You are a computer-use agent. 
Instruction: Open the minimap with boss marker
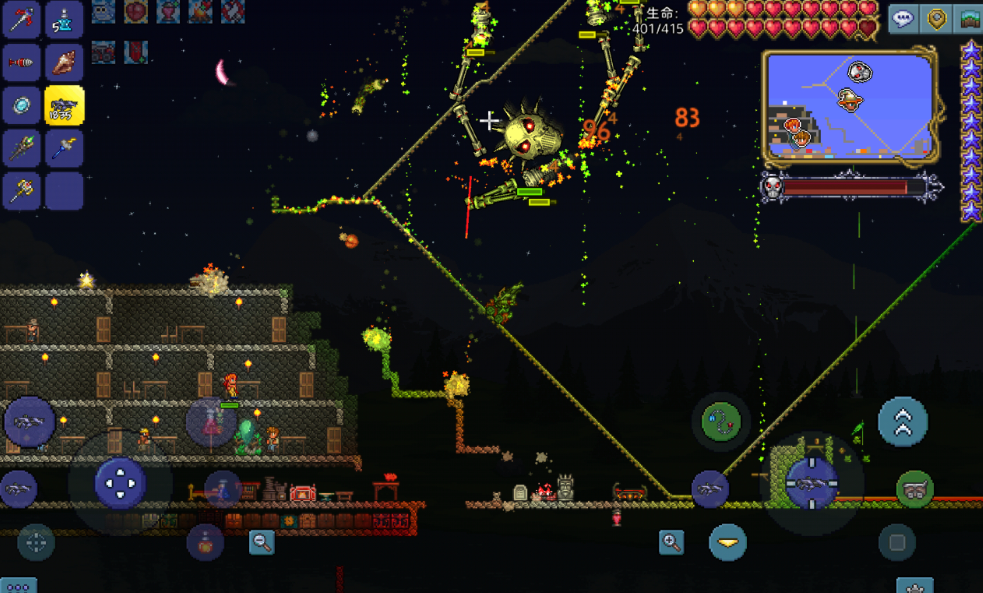pyautogui.click(x=852, y=107)
